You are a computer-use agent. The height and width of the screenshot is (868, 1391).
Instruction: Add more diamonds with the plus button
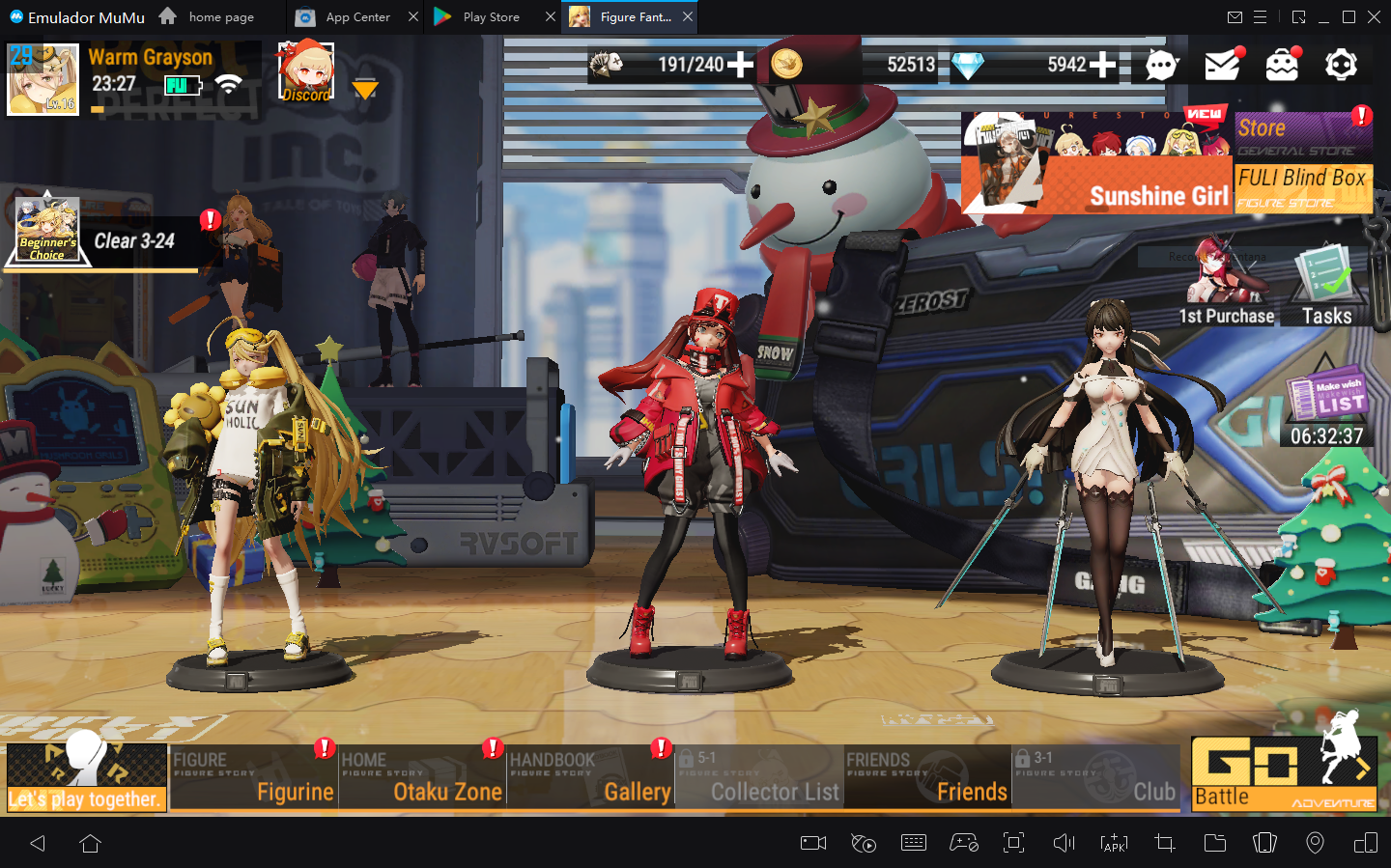click(1102, 65)
